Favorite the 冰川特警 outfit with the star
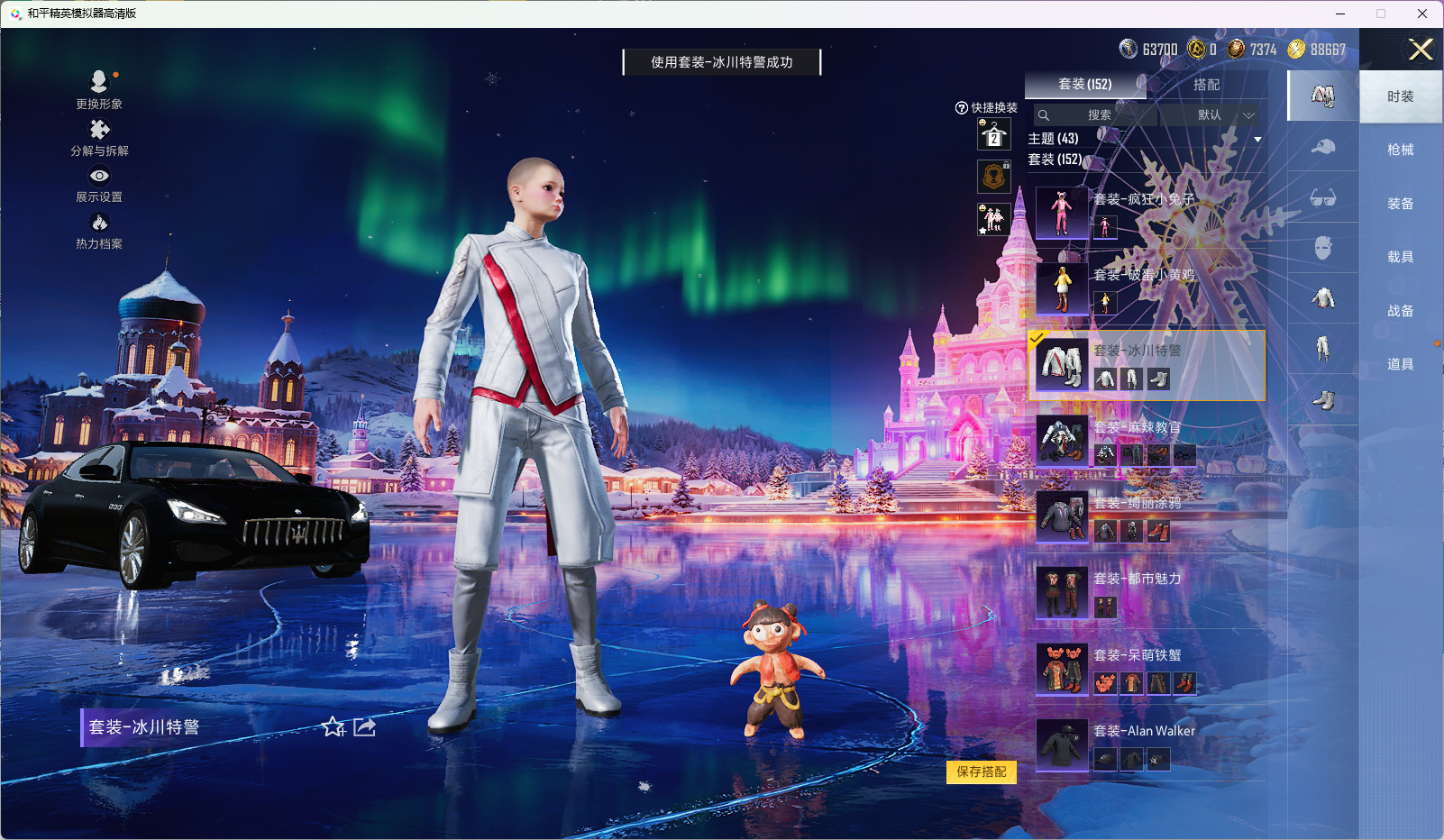The width and height of the screenshot is (1444, 840). tap(334, 728)
